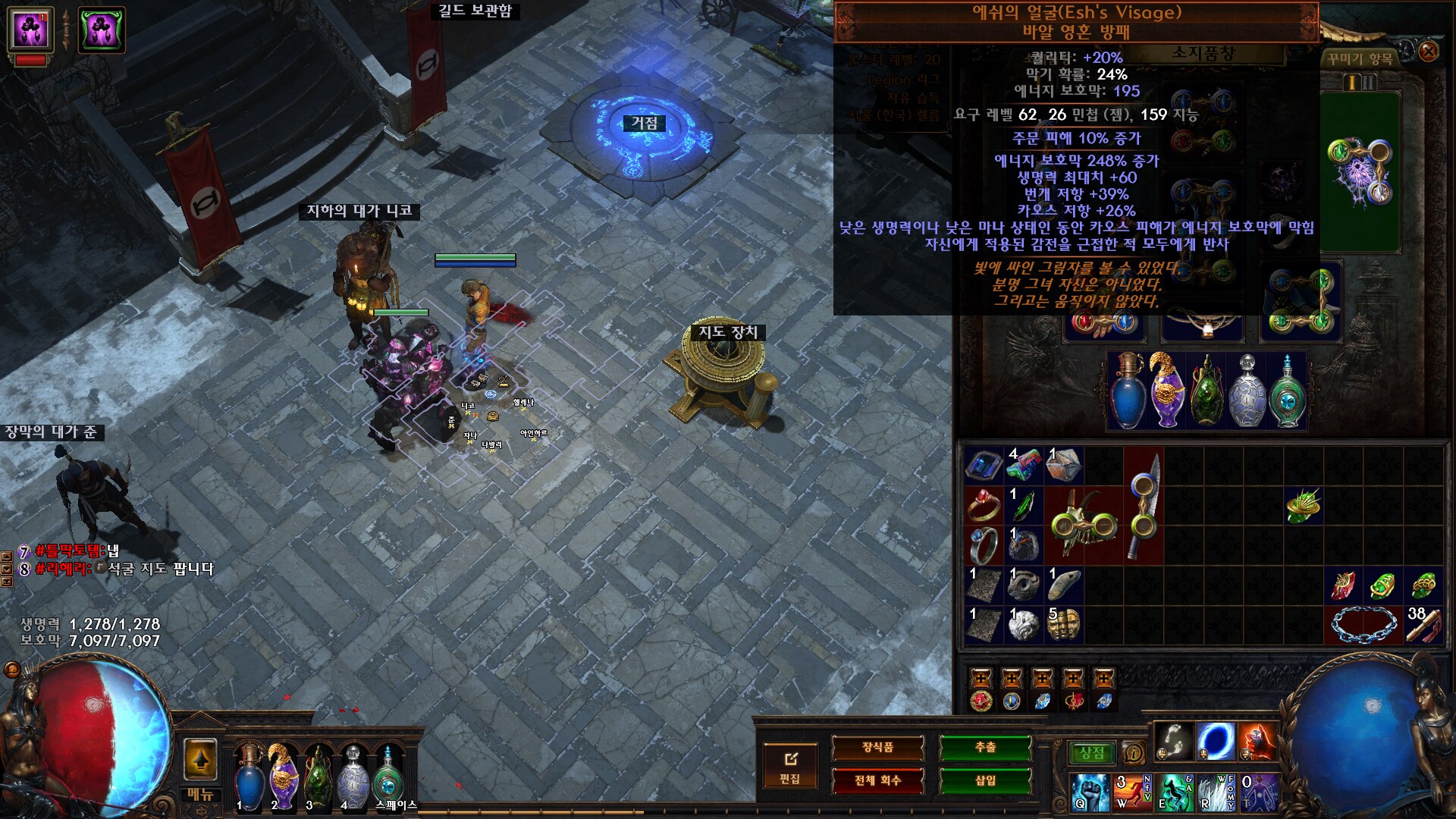Select the stack of 38 scrolls

(x=1423, y=625)
